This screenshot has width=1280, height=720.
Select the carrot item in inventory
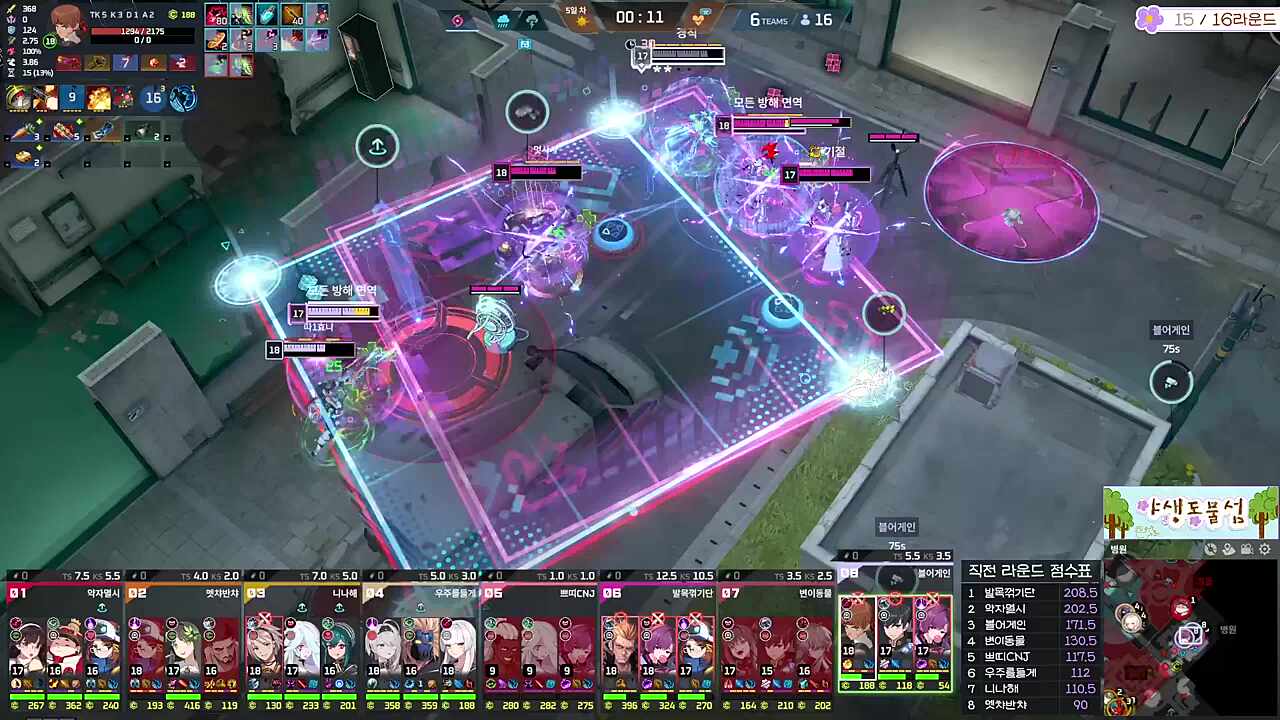coord(22,131)
